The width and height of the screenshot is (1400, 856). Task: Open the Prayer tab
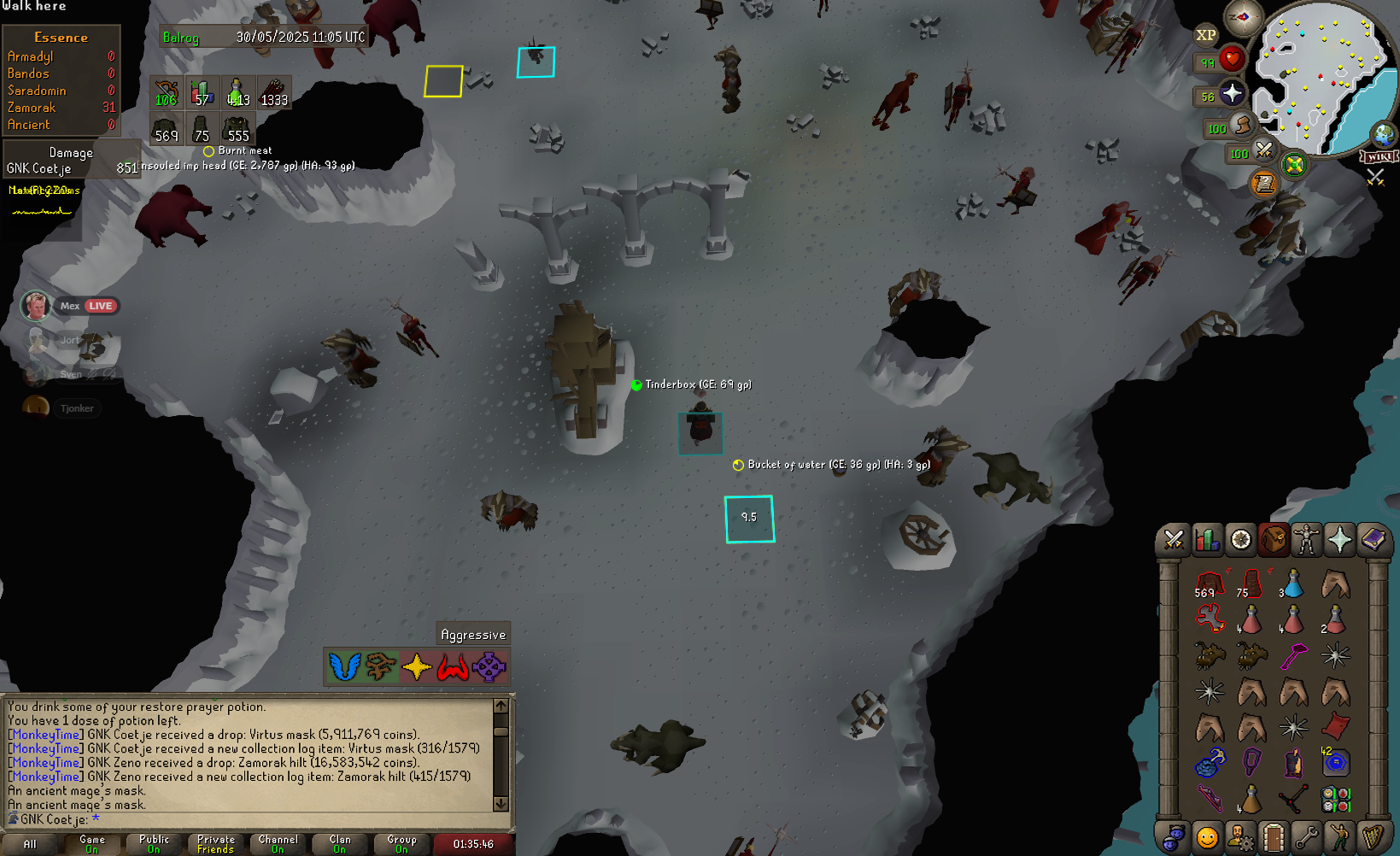(x=1339, y=540)
